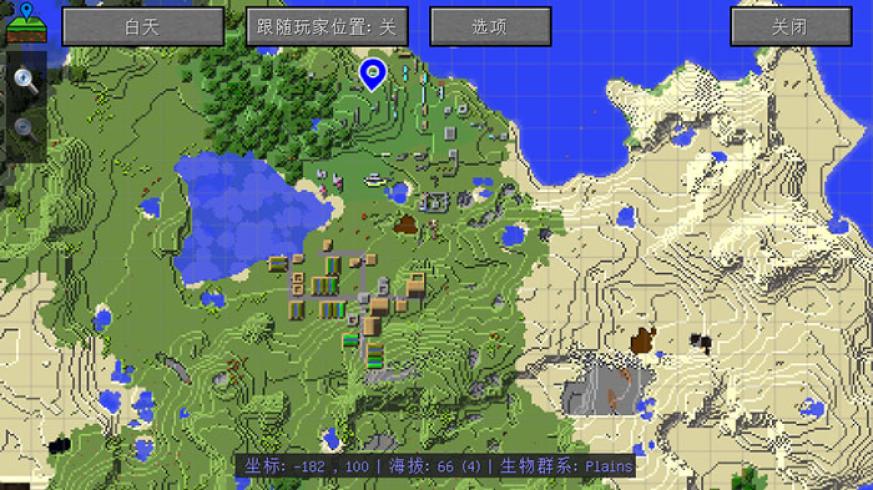The width and height of the screenshot is (873, 490).
Task: Open the 选项 options menu
Action: point(489,27)
